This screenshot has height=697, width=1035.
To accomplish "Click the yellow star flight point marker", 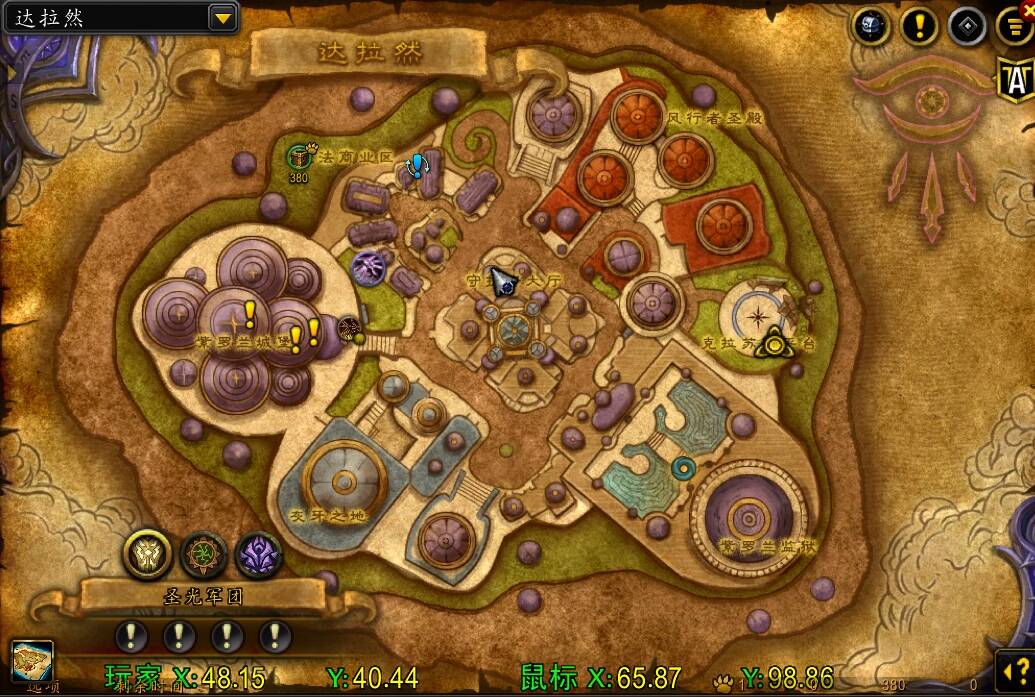I will coord(773,346).
